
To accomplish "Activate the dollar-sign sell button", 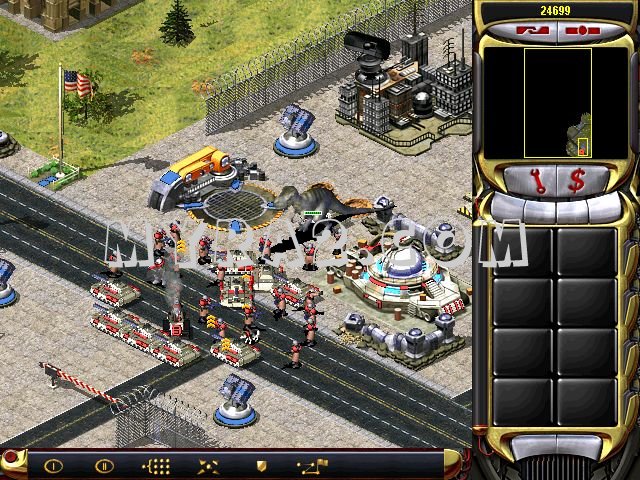I will [x=577, y=181].
